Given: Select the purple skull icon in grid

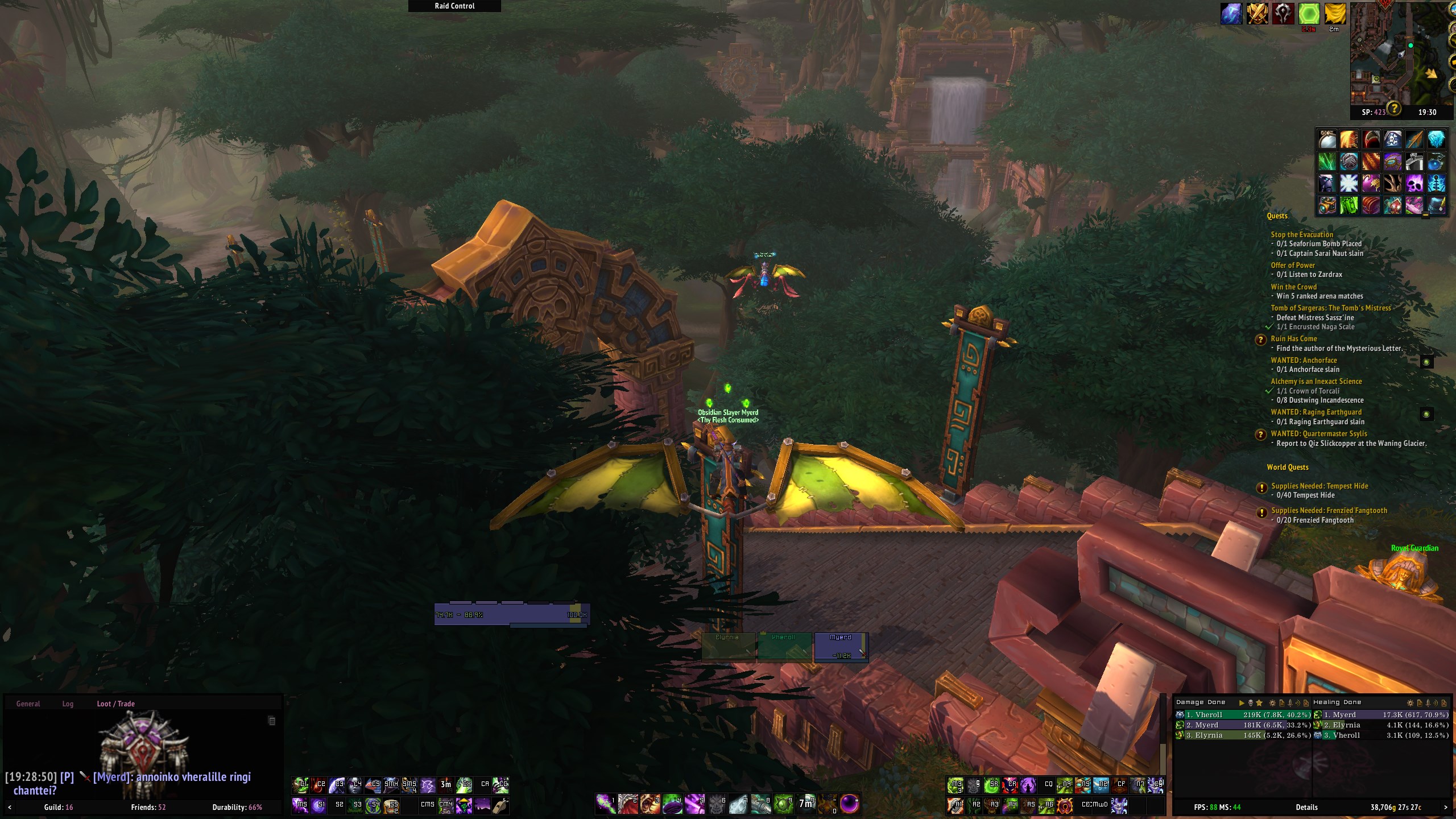Looking at the screenshot, I should click(1414, 183).
